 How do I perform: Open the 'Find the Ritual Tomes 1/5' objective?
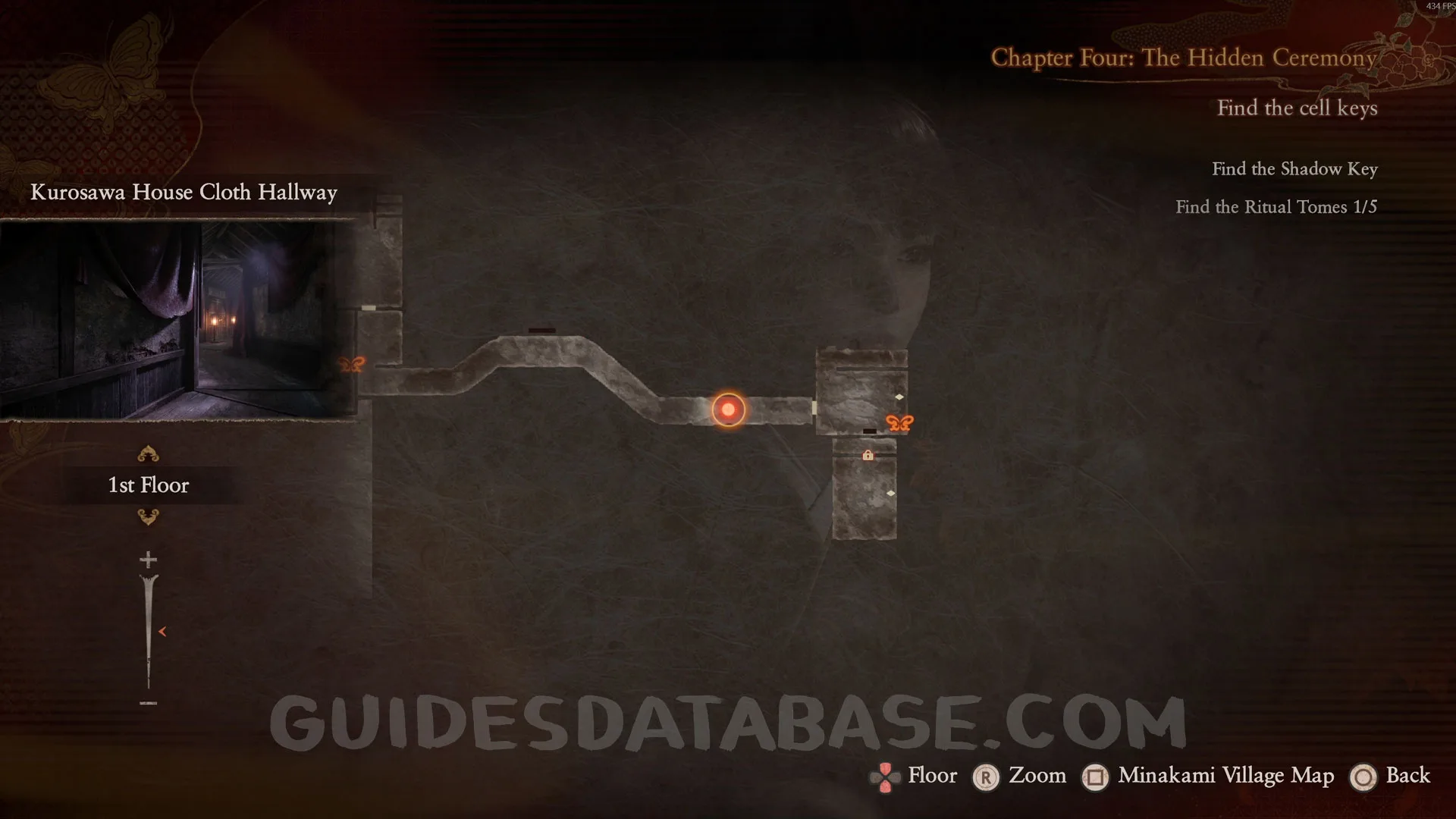1276,207
